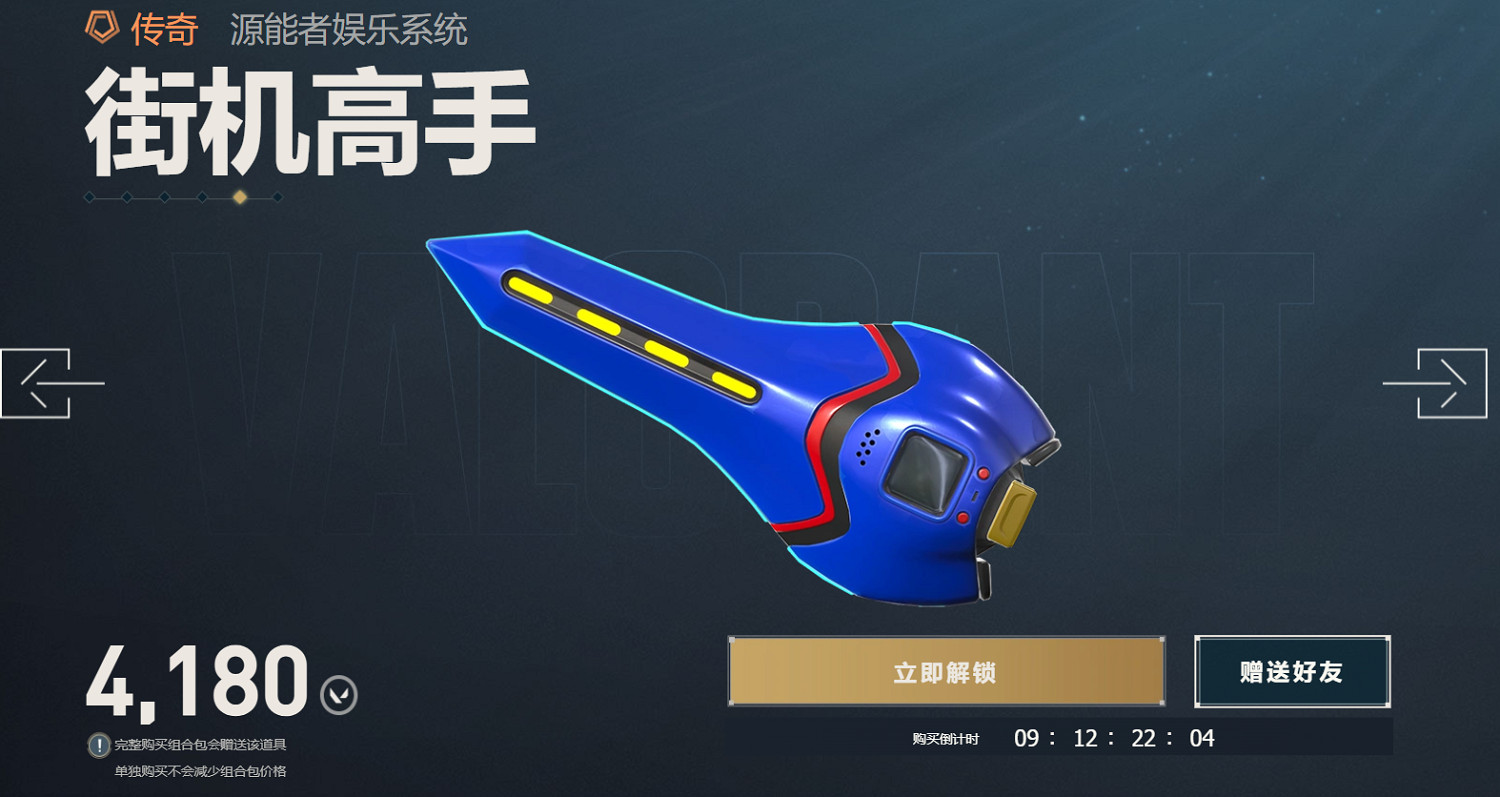The image size is (1500, 797).
Task: Click the right arrow to view next item
Action: 1447,383
